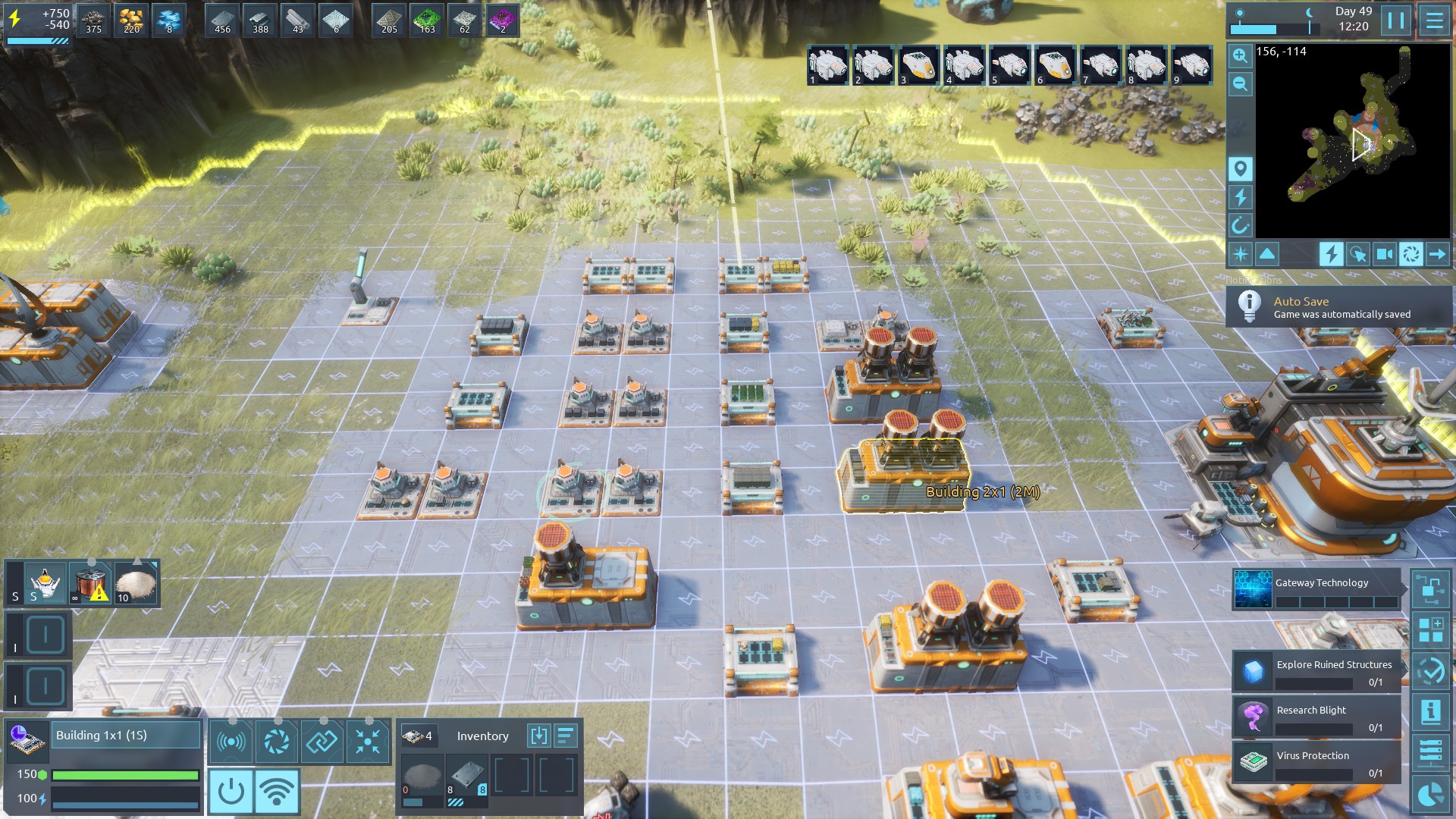Open the main hamburger menu

pos(1434,20)
